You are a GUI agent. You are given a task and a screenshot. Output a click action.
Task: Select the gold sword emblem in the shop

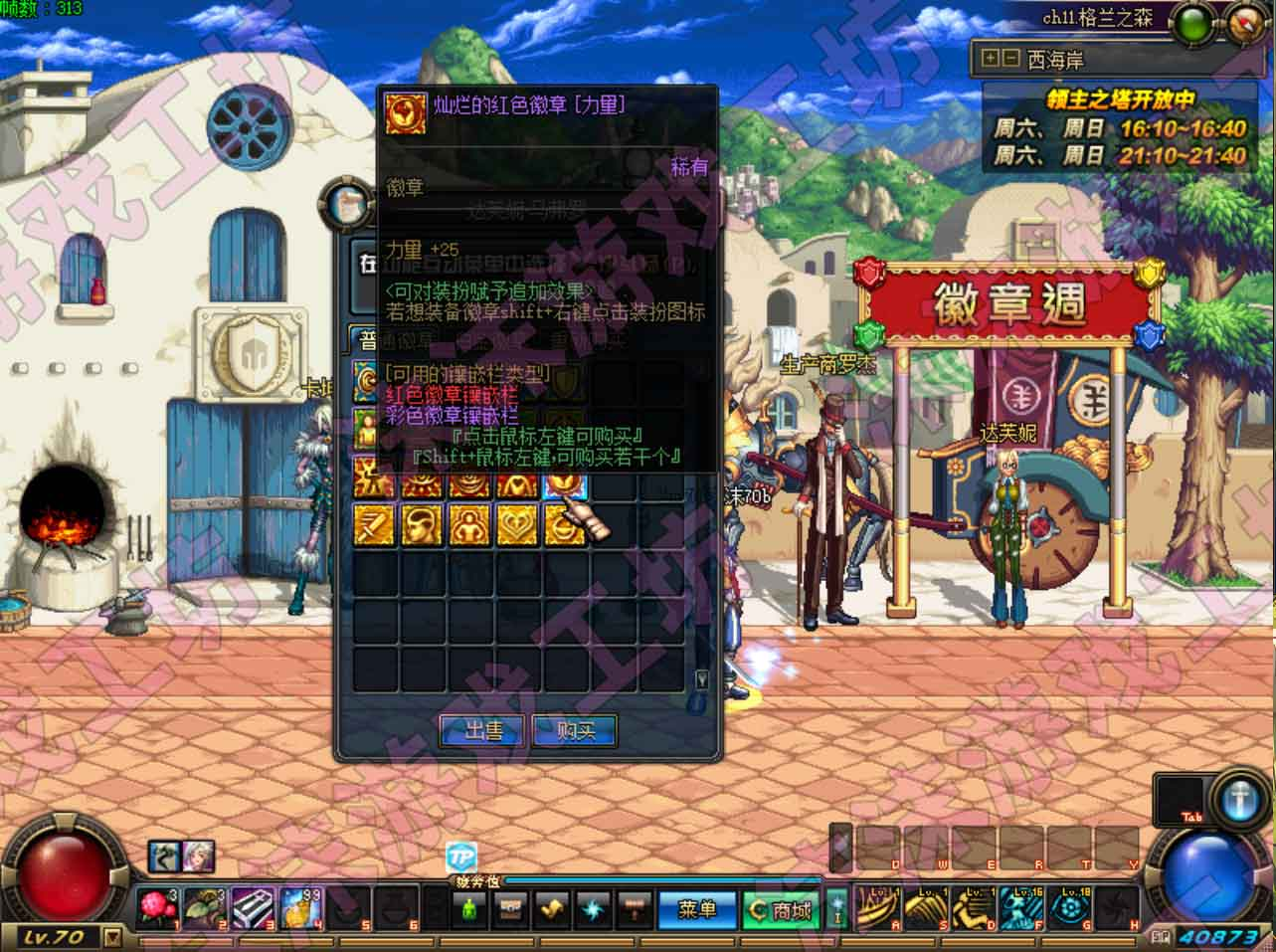tap(373, 524)
